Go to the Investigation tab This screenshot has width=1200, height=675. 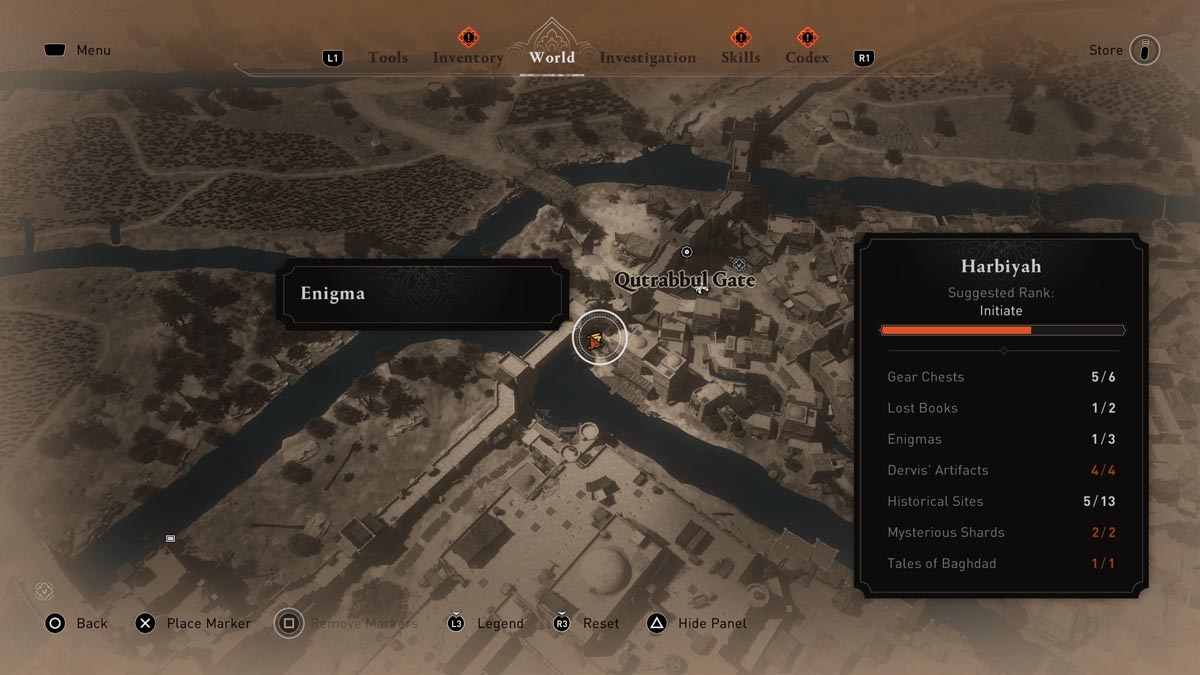(647, 58)
